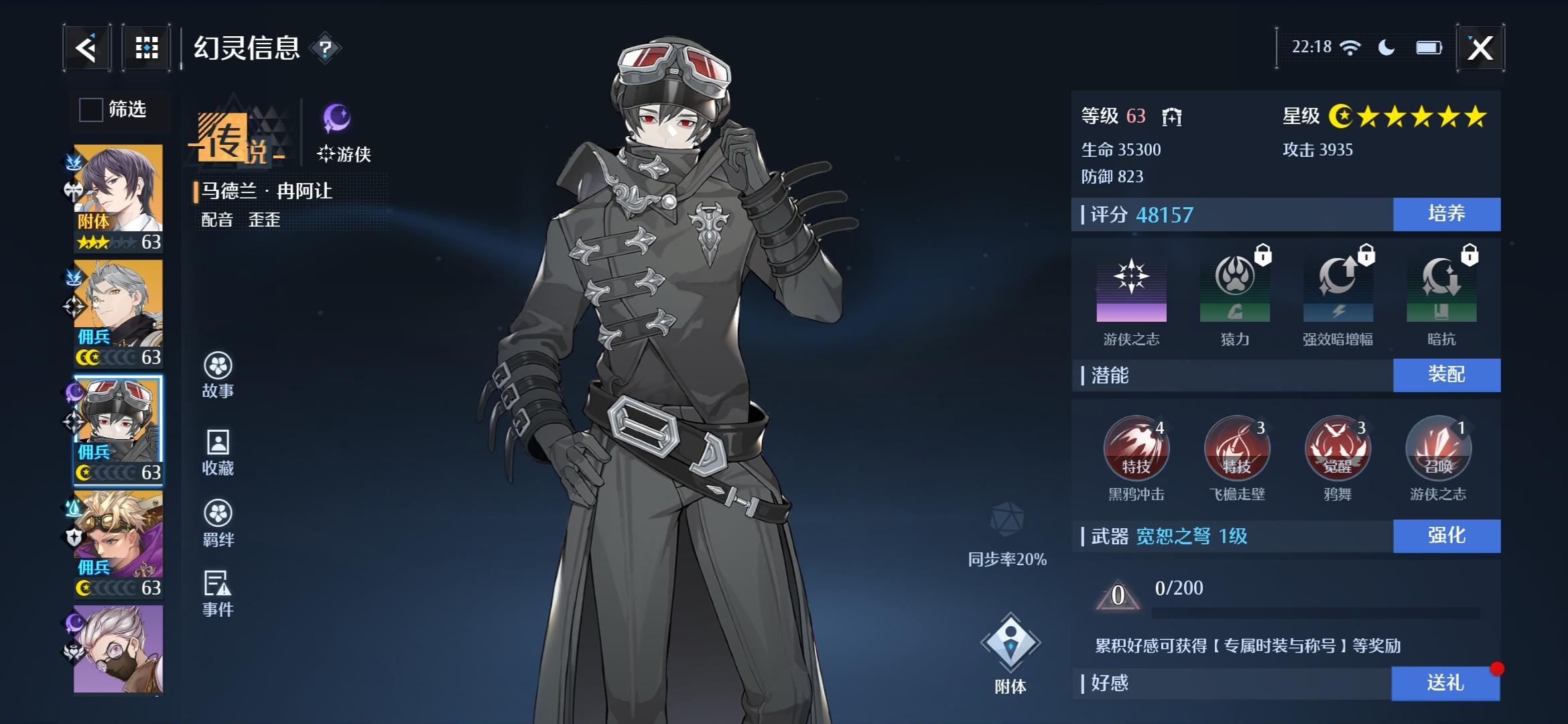Open the 收藏 collection section

[x=218, y=452]
